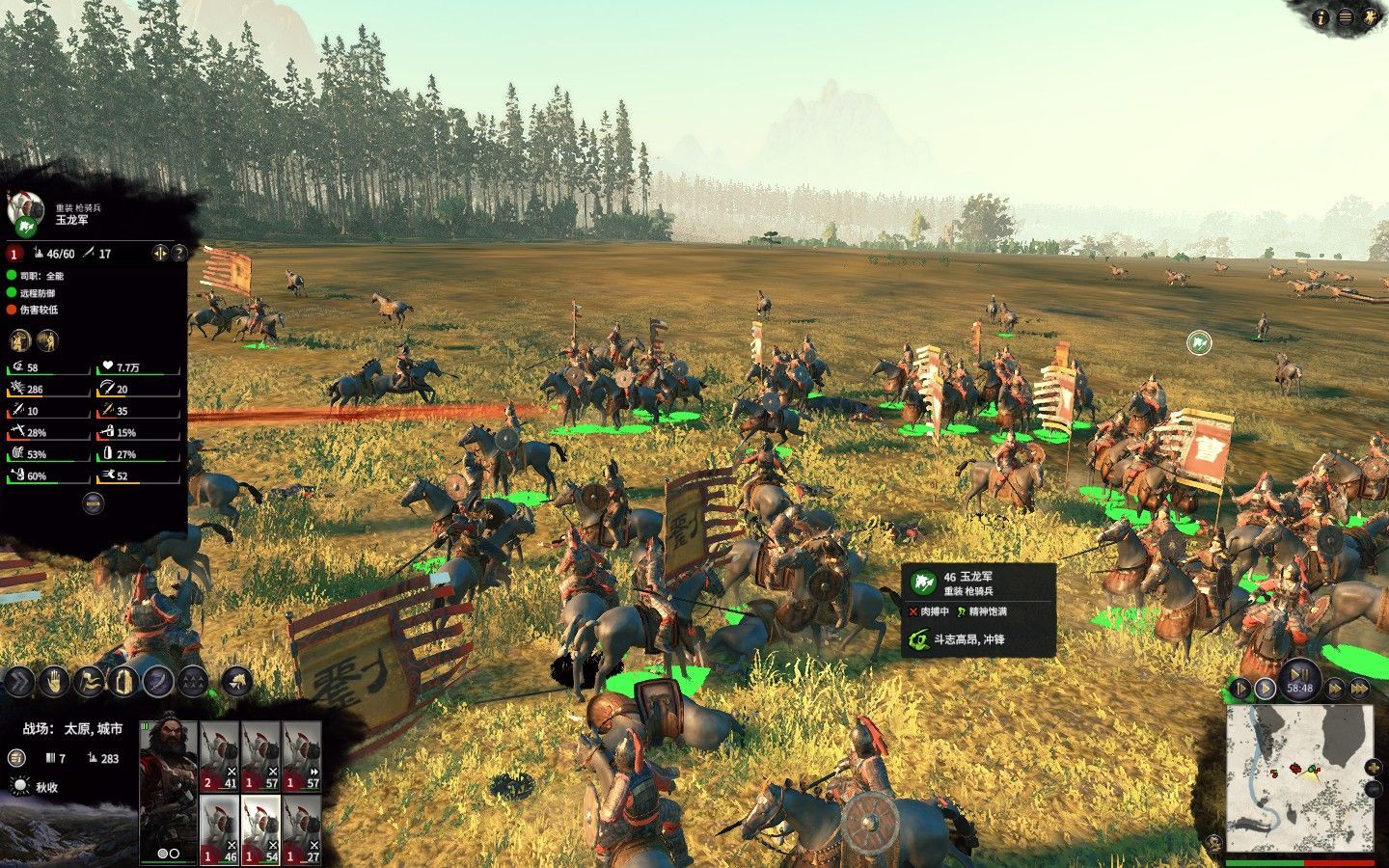Collapse the unit stats panel
Screen dimensions: 1389x868
click(x=93, y=502)
